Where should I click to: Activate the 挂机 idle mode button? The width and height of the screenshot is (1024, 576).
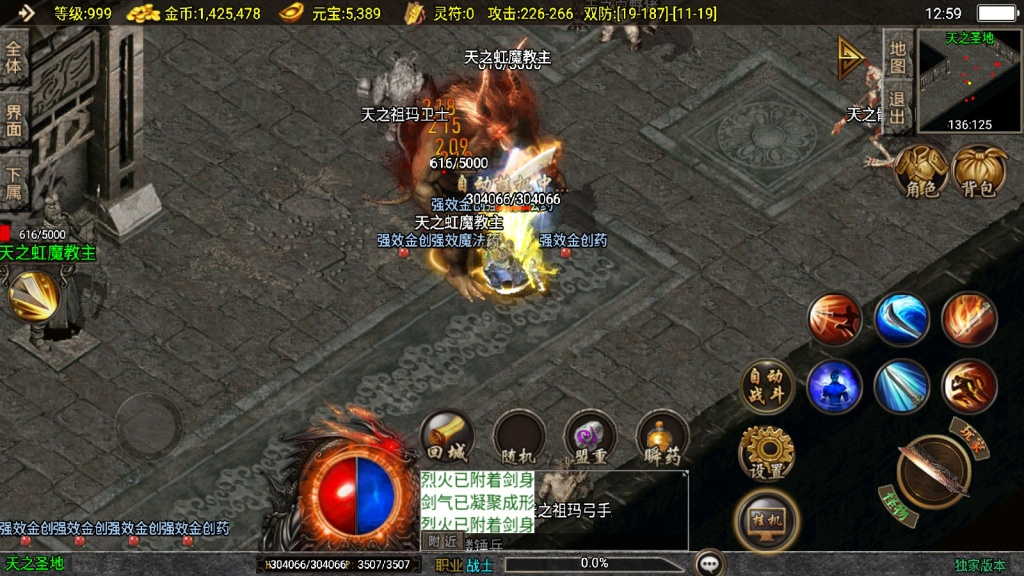tap(767, 520)
